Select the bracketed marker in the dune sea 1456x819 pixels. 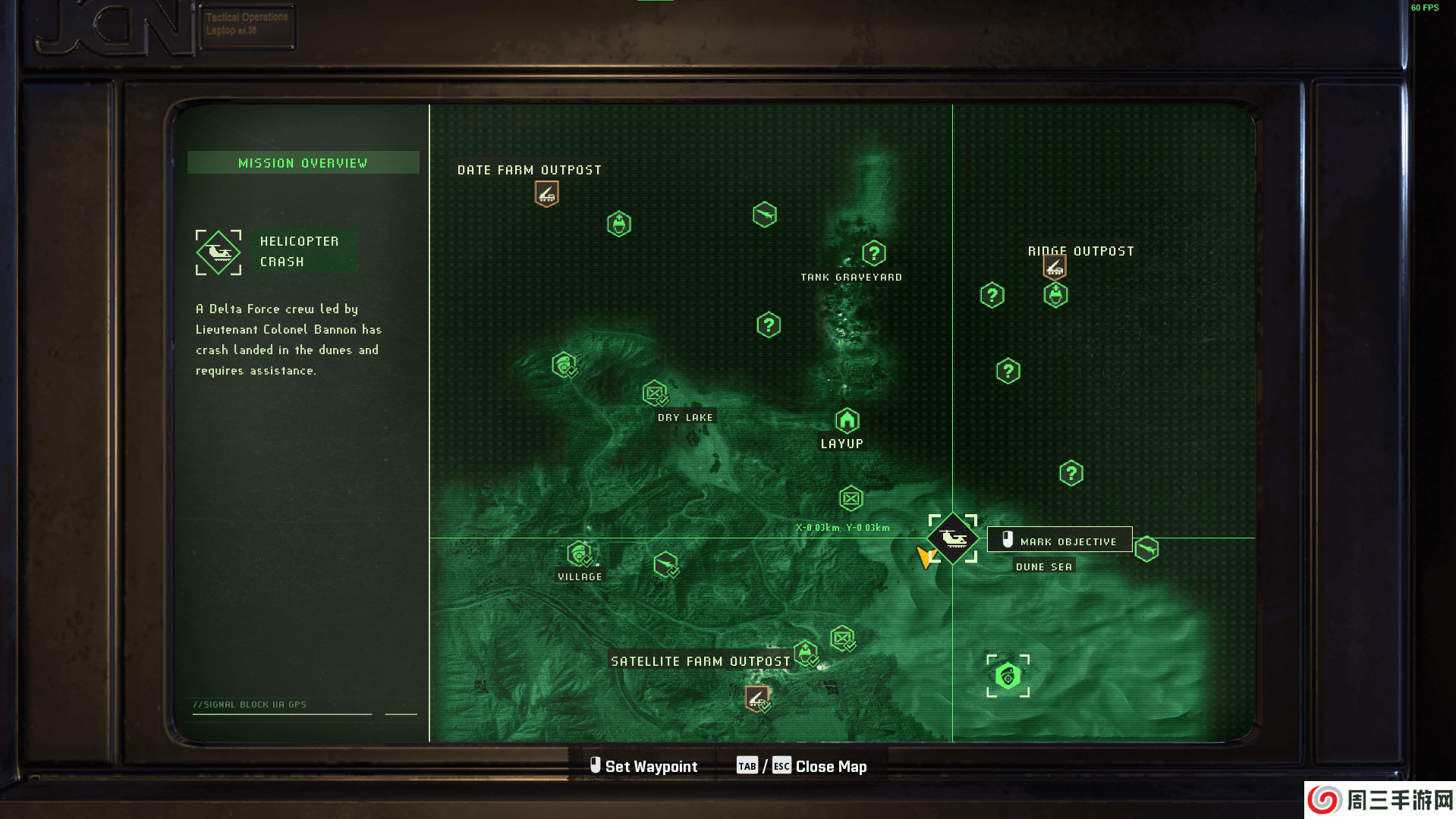pyautogui.click(x=1008, y=676)
